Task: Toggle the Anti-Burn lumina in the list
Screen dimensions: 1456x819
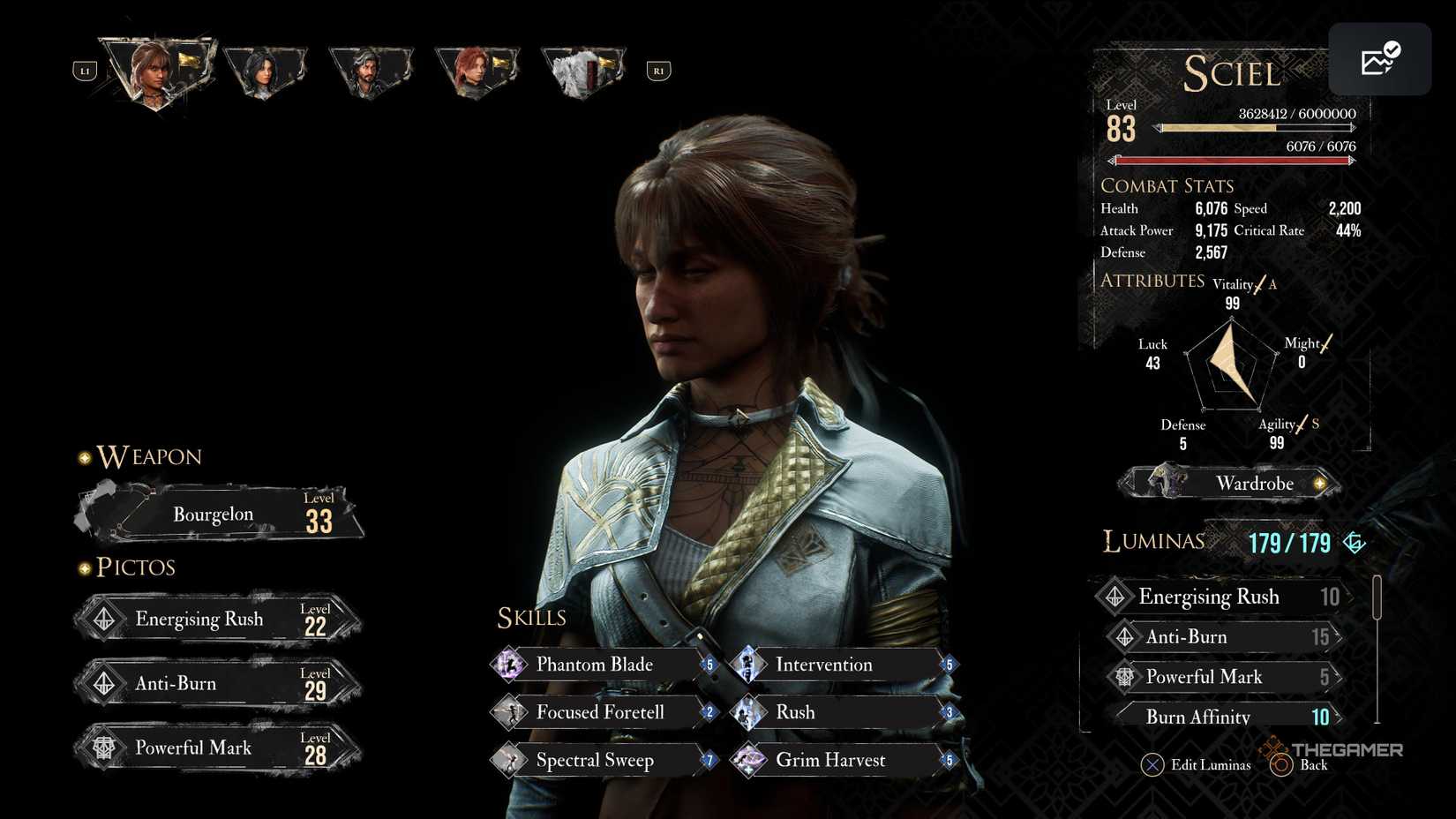Action: [1222, 636]
